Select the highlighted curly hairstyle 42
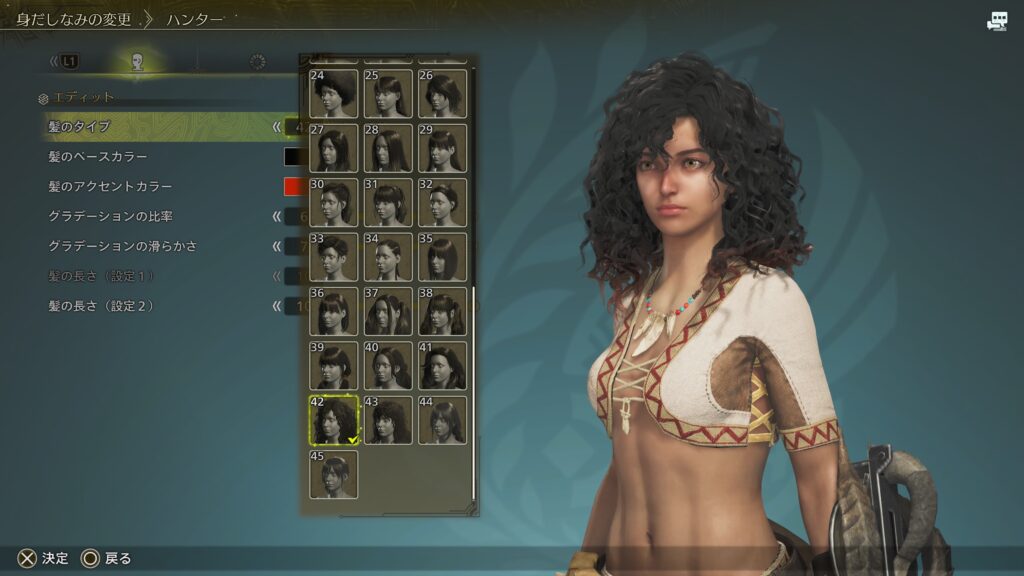This screenshot has height=576, width=1024. coord(334,420)
